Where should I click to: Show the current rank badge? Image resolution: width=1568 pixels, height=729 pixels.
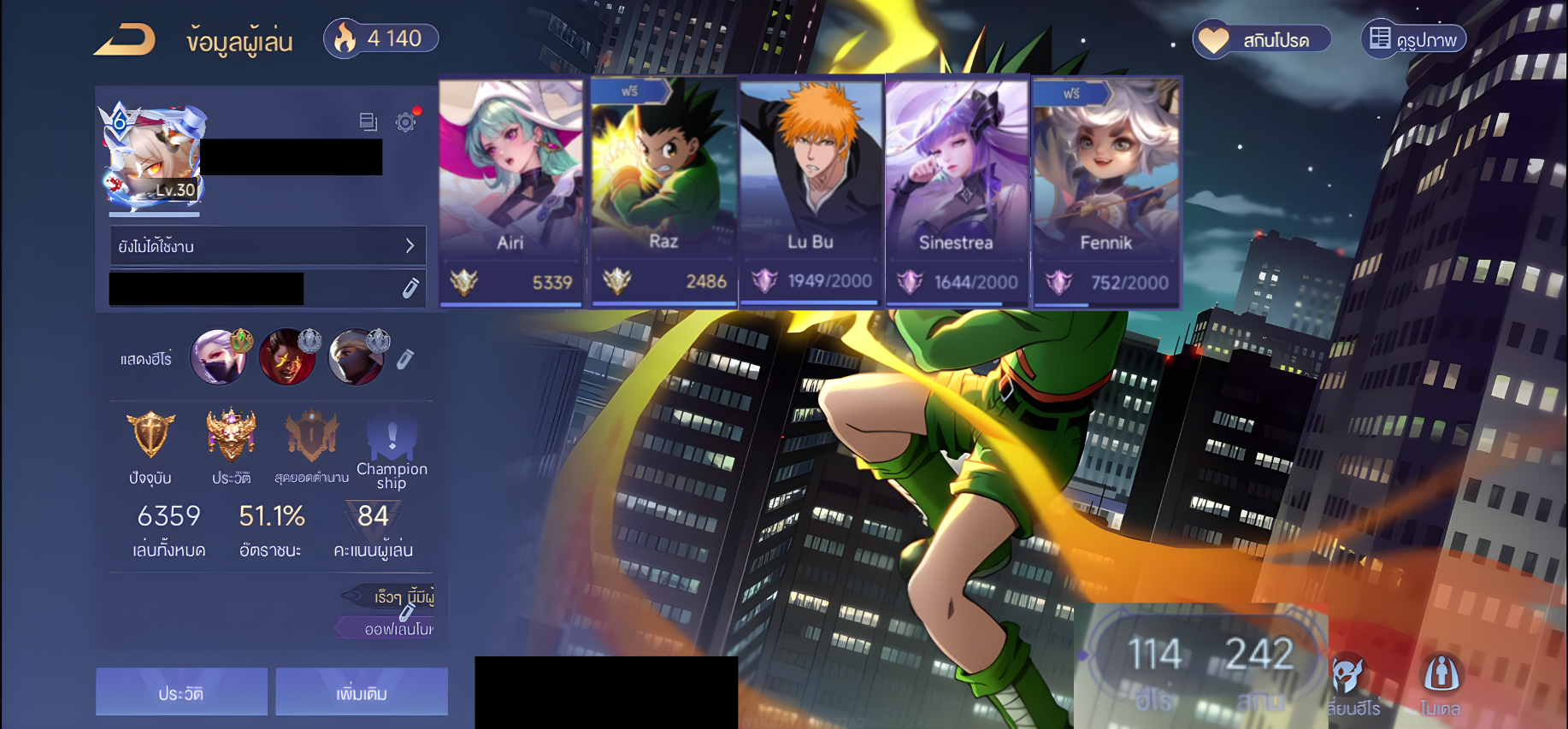(150, 436)
